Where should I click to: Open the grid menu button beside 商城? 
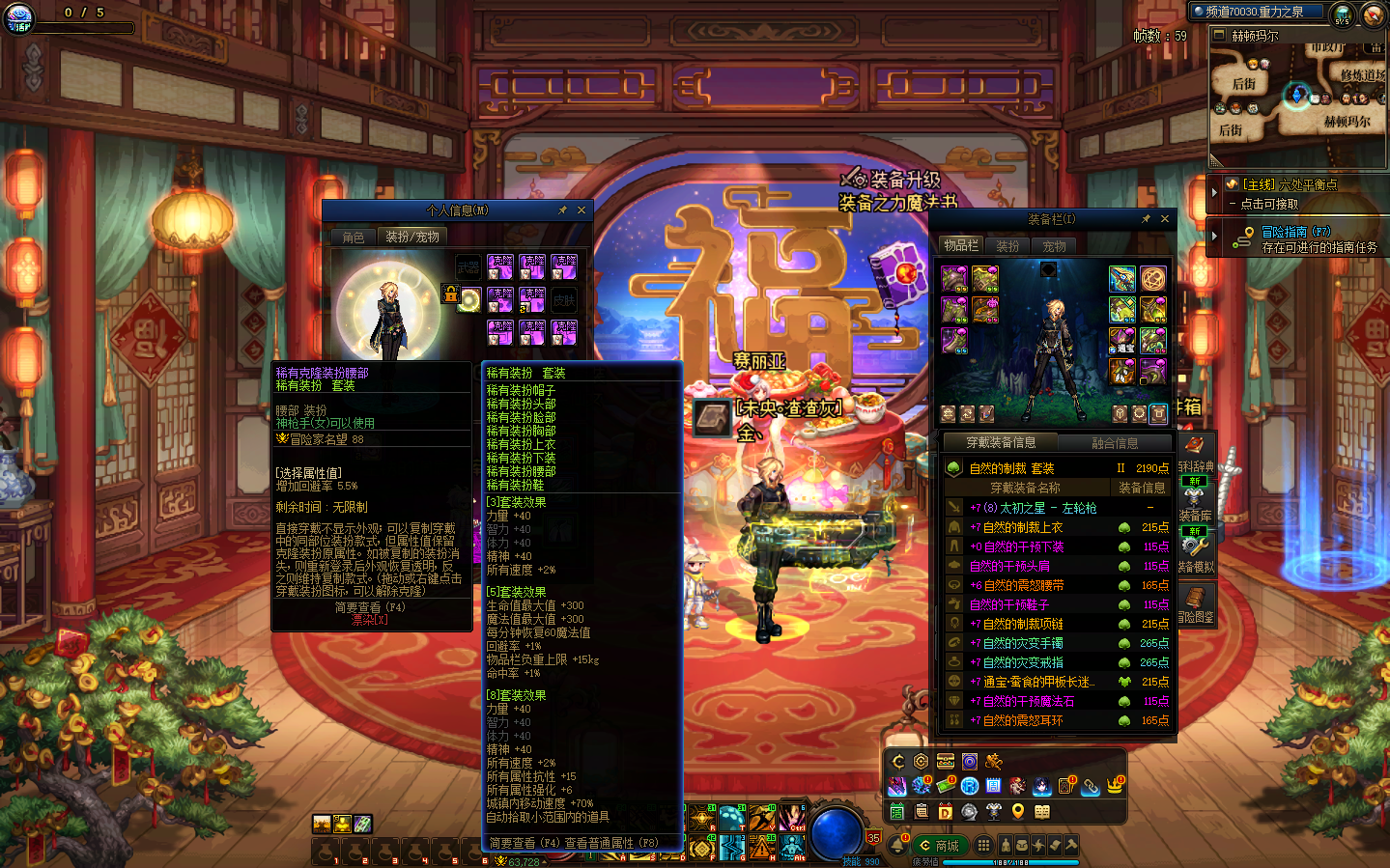pyautogui.click(x=983, y=845)
